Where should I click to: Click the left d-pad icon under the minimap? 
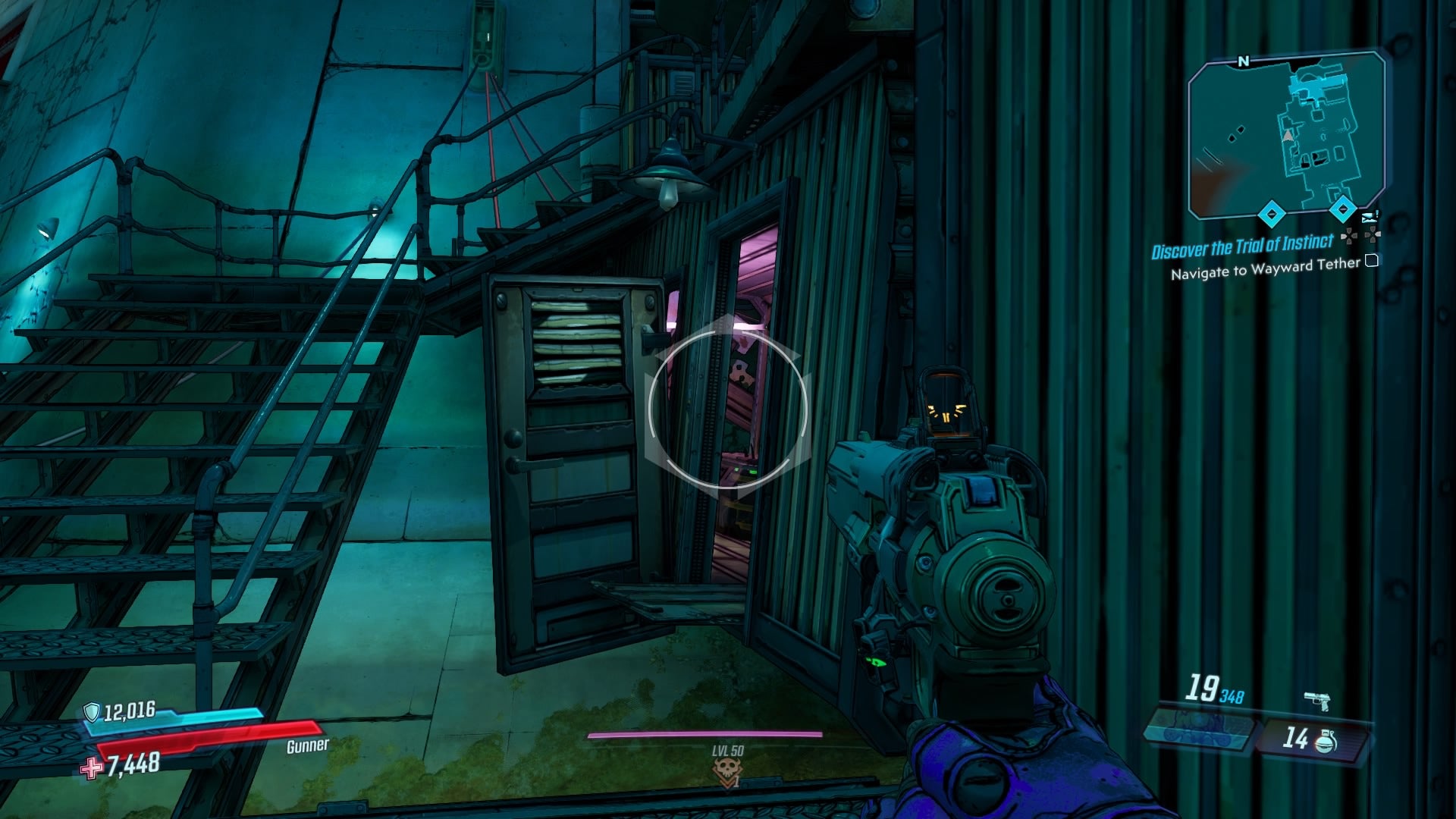pyautogui.click(x=1348, y=237)
